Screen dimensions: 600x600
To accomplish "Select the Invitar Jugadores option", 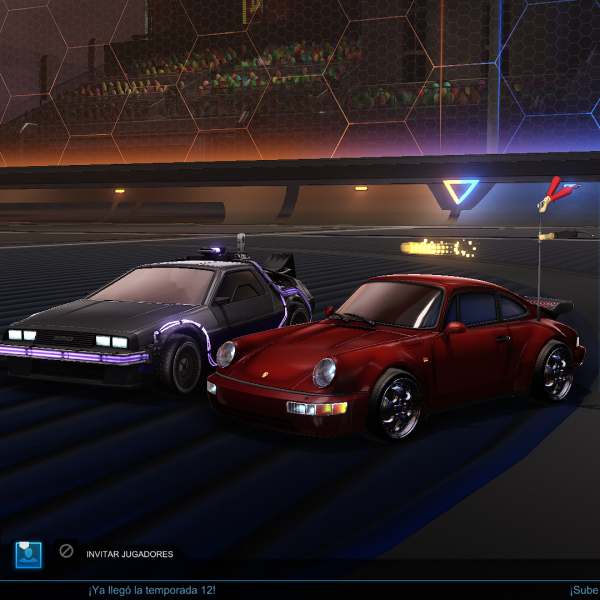I will tap(129, 554).
